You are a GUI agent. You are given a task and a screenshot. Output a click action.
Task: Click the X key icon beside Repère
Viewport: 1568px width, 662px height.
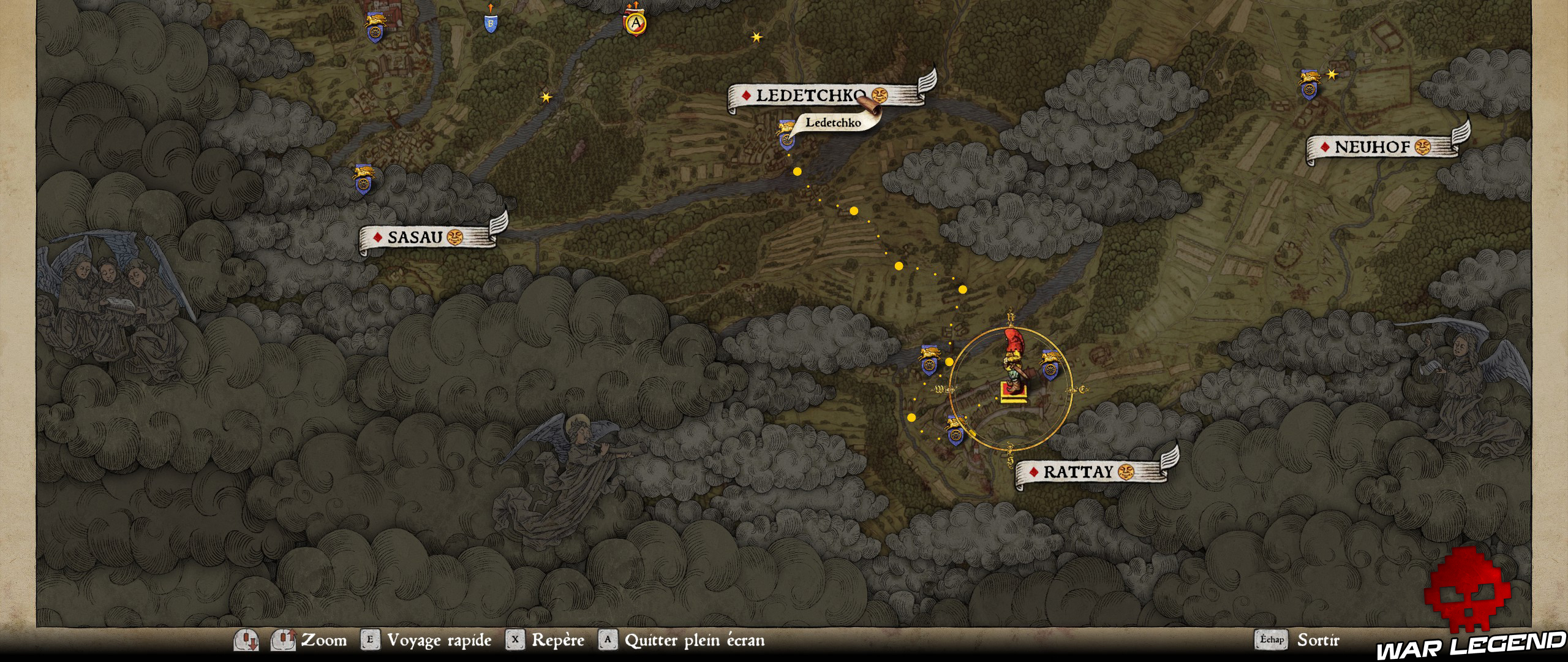[x=516, y=641]
